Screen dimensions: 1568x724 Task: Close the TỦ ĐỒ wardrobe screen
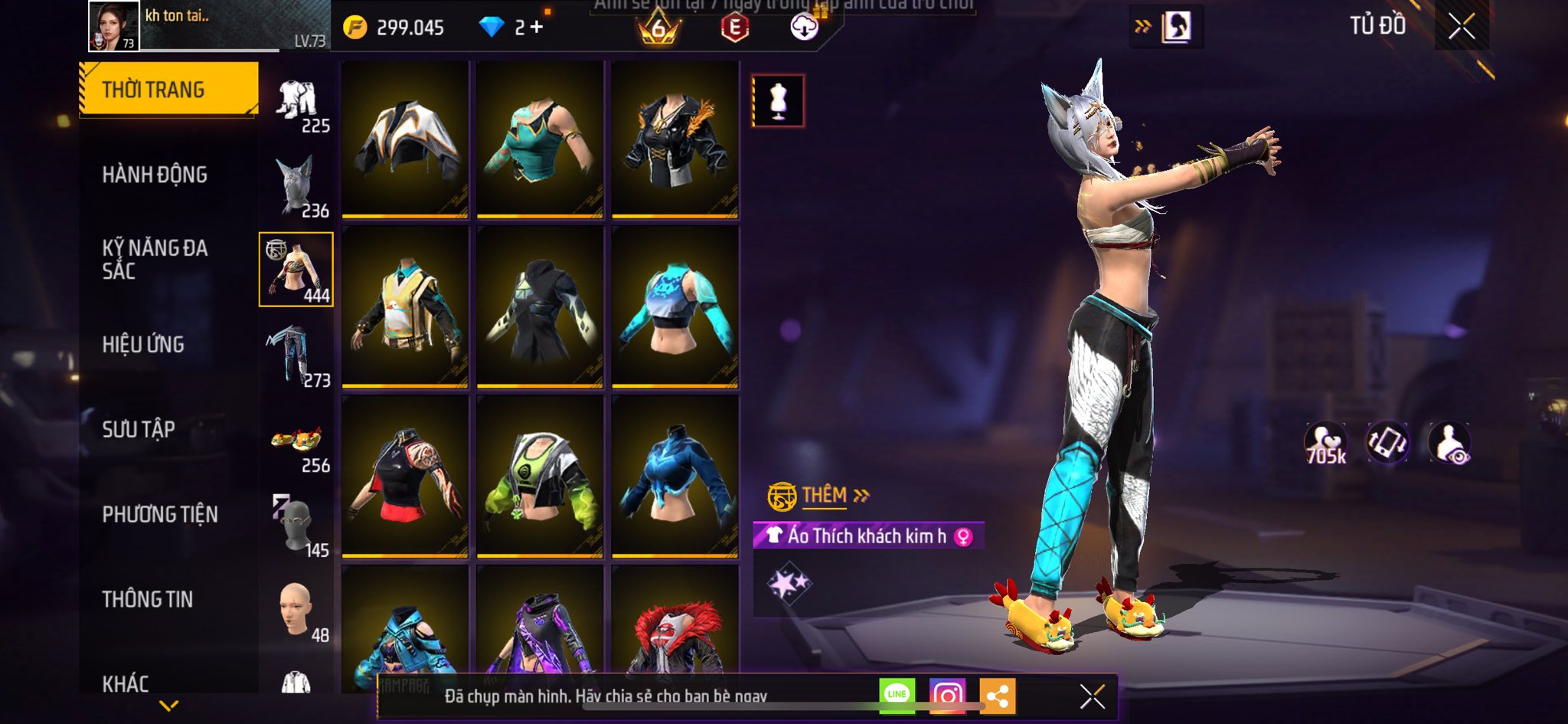pos(1462,27)
